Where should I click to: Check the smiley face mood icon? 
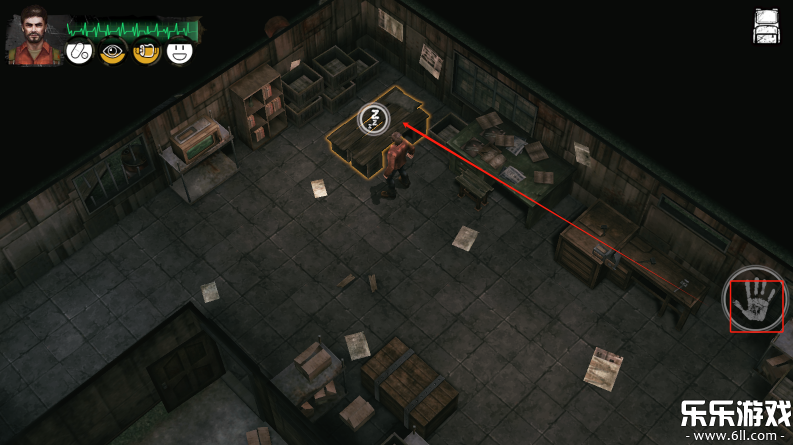point(180,51)
